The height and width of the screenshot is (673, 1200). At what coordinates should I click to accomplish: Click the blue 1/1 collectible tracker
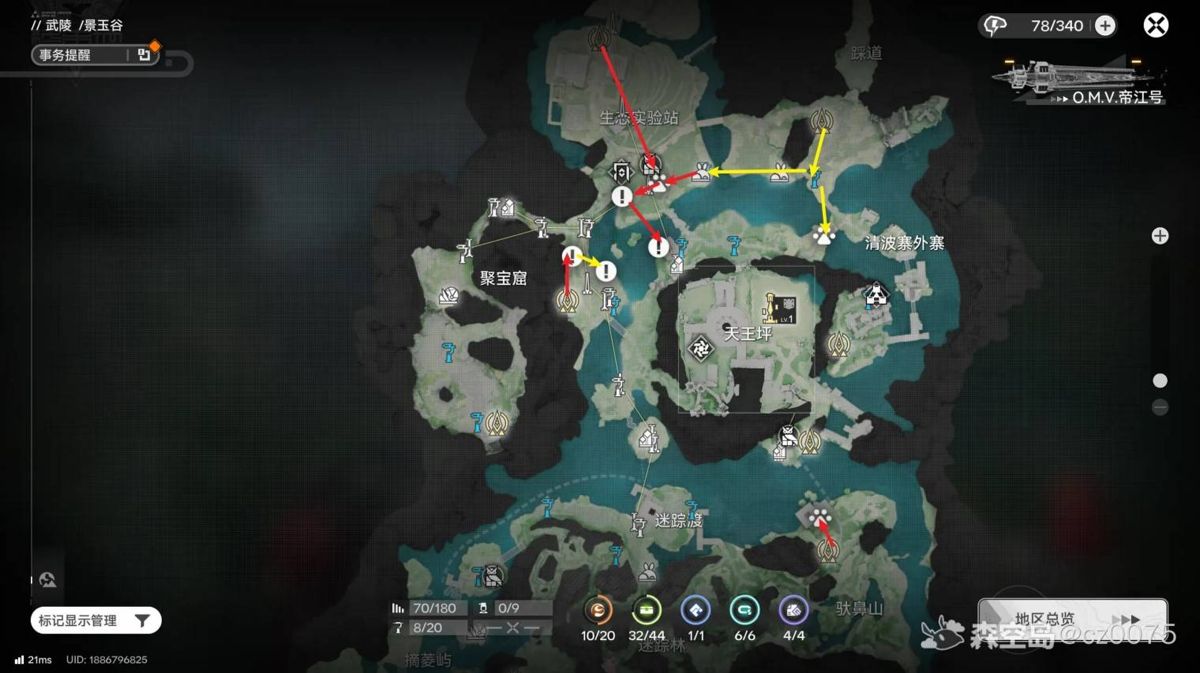click(695, 610)
